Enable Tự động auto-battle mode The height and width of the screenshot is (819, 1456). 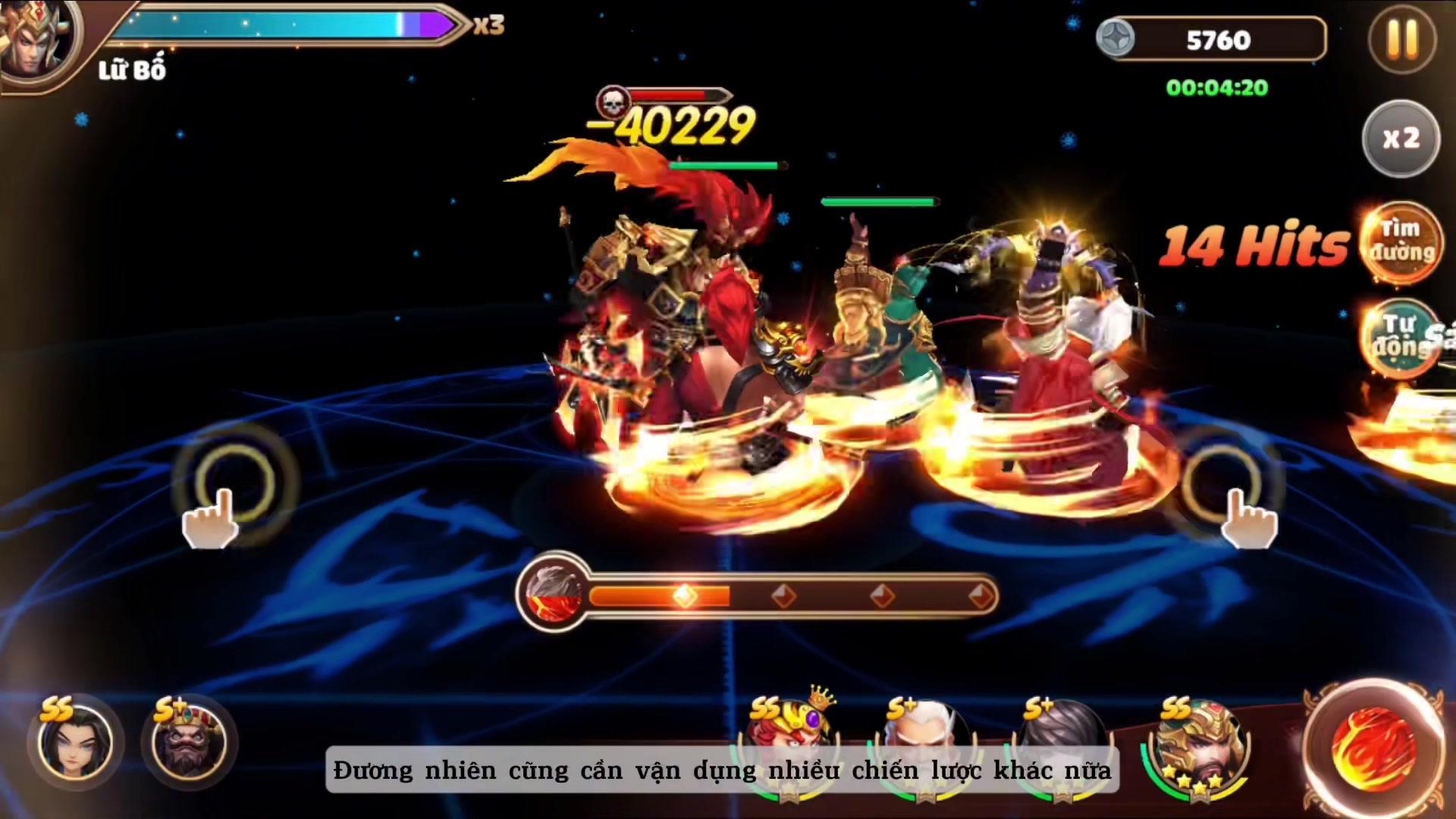(1400, 337)
